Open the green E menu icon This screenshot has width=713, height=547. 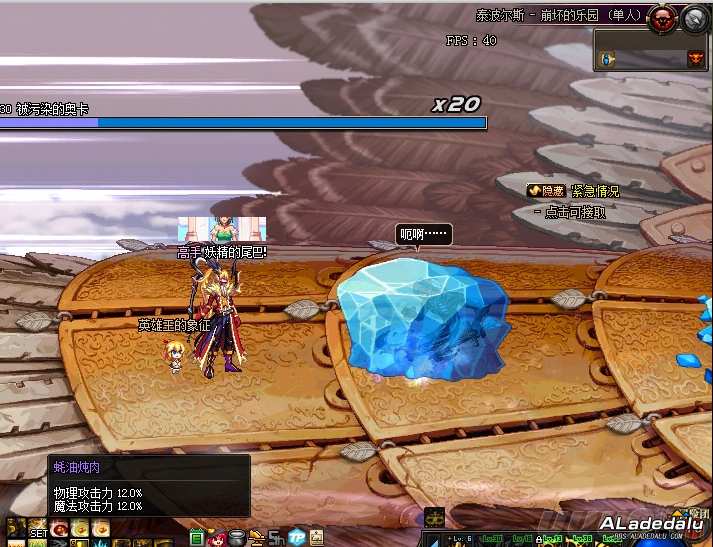tap(197, 537)
